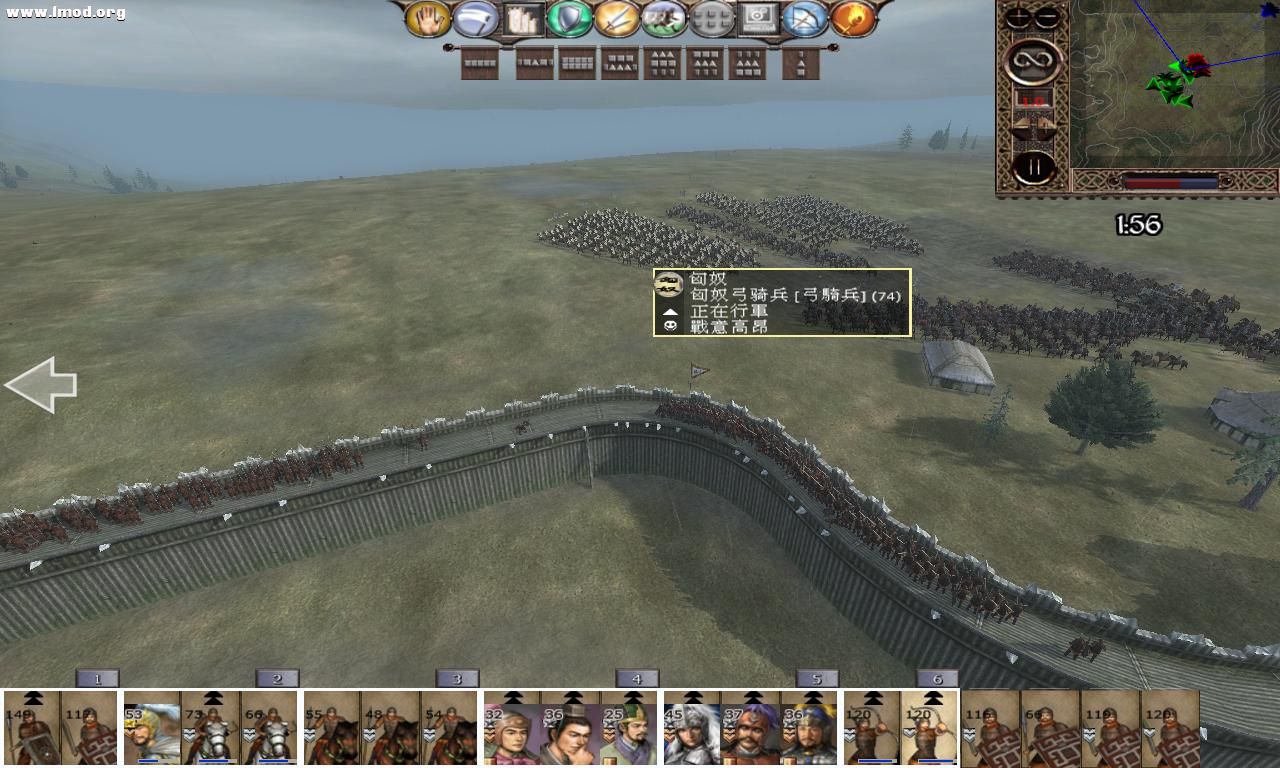The image size is (1280, 768).
Task: Click the large back arrow on the left
Action: 42,385
